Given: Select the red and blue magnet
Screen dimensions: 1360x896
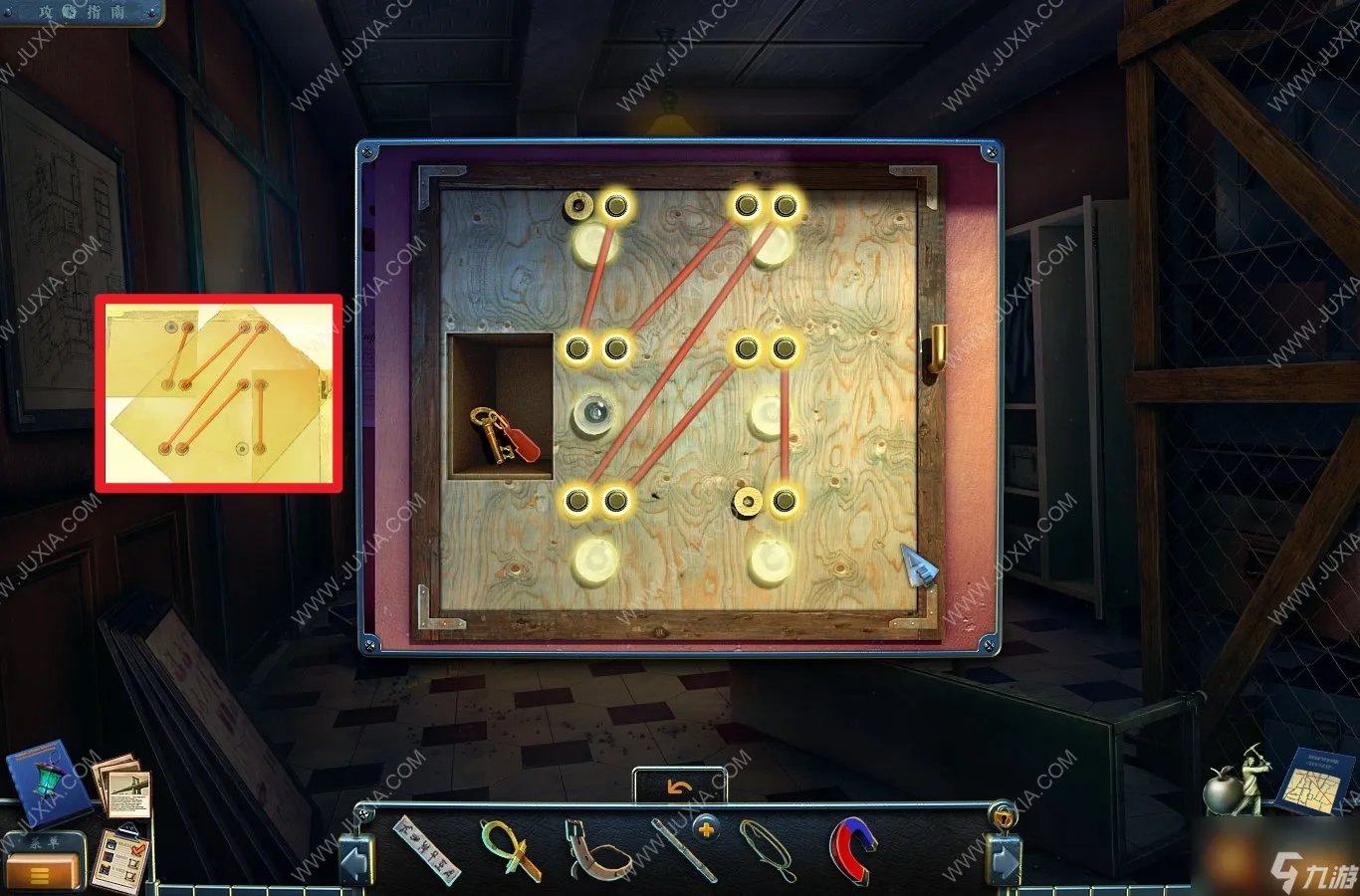Looking at the screenshot, I should (x=853, y=849).
